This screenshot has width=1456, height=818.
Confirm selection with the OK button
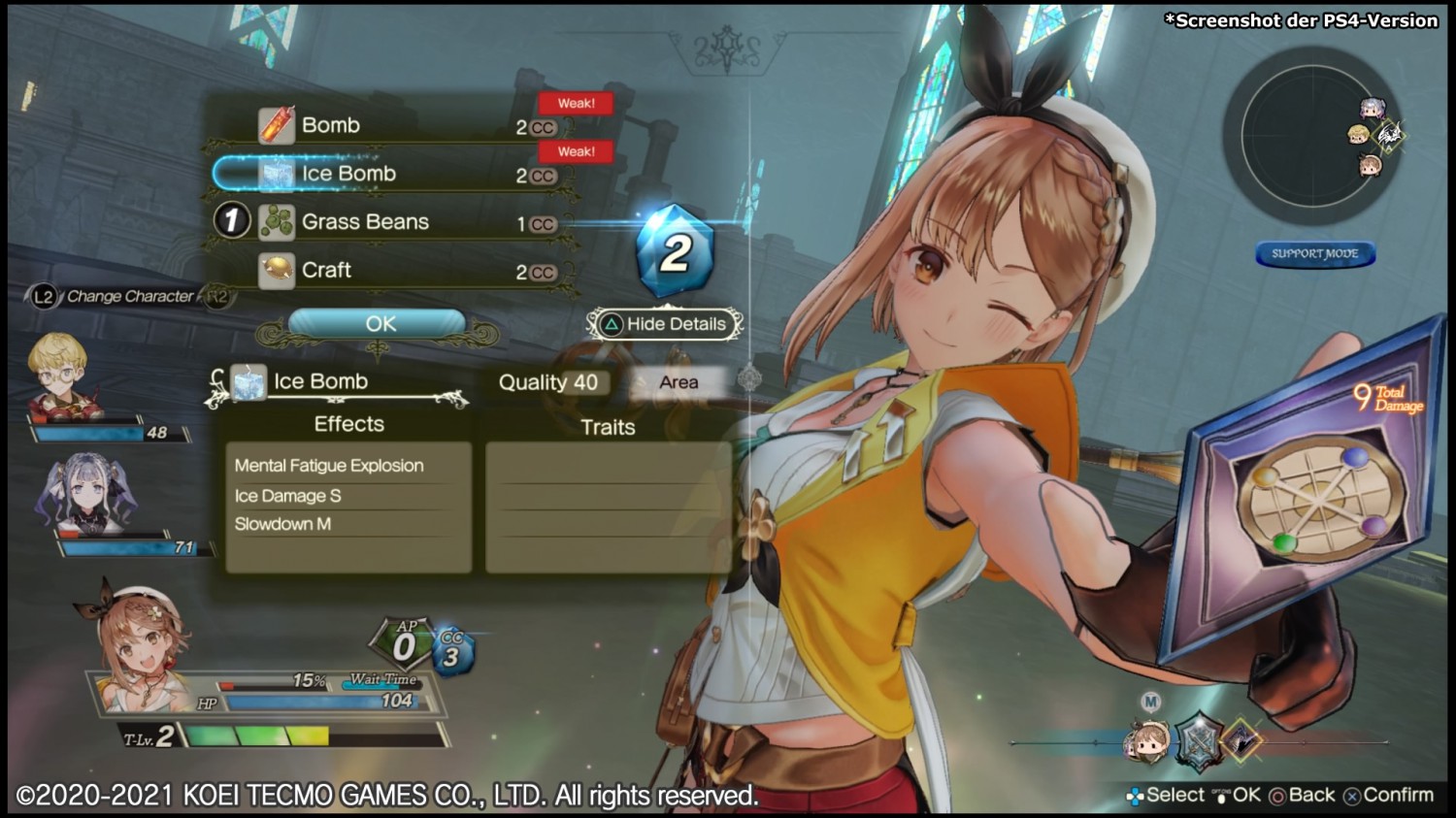click(x=380, y=324)
